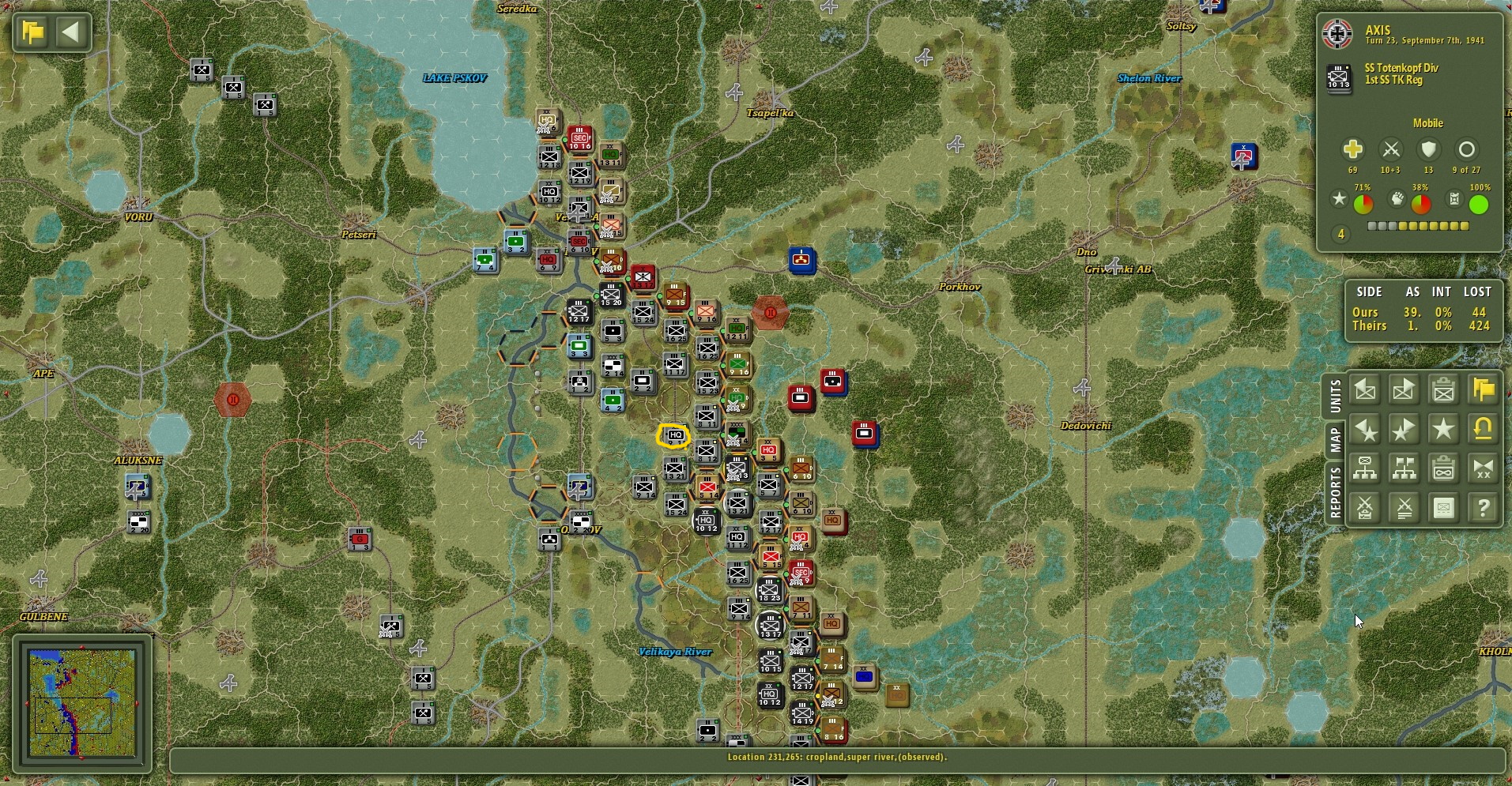Toggle the white star unit display icon
Screen dimensions: 1512x786
1444,429
